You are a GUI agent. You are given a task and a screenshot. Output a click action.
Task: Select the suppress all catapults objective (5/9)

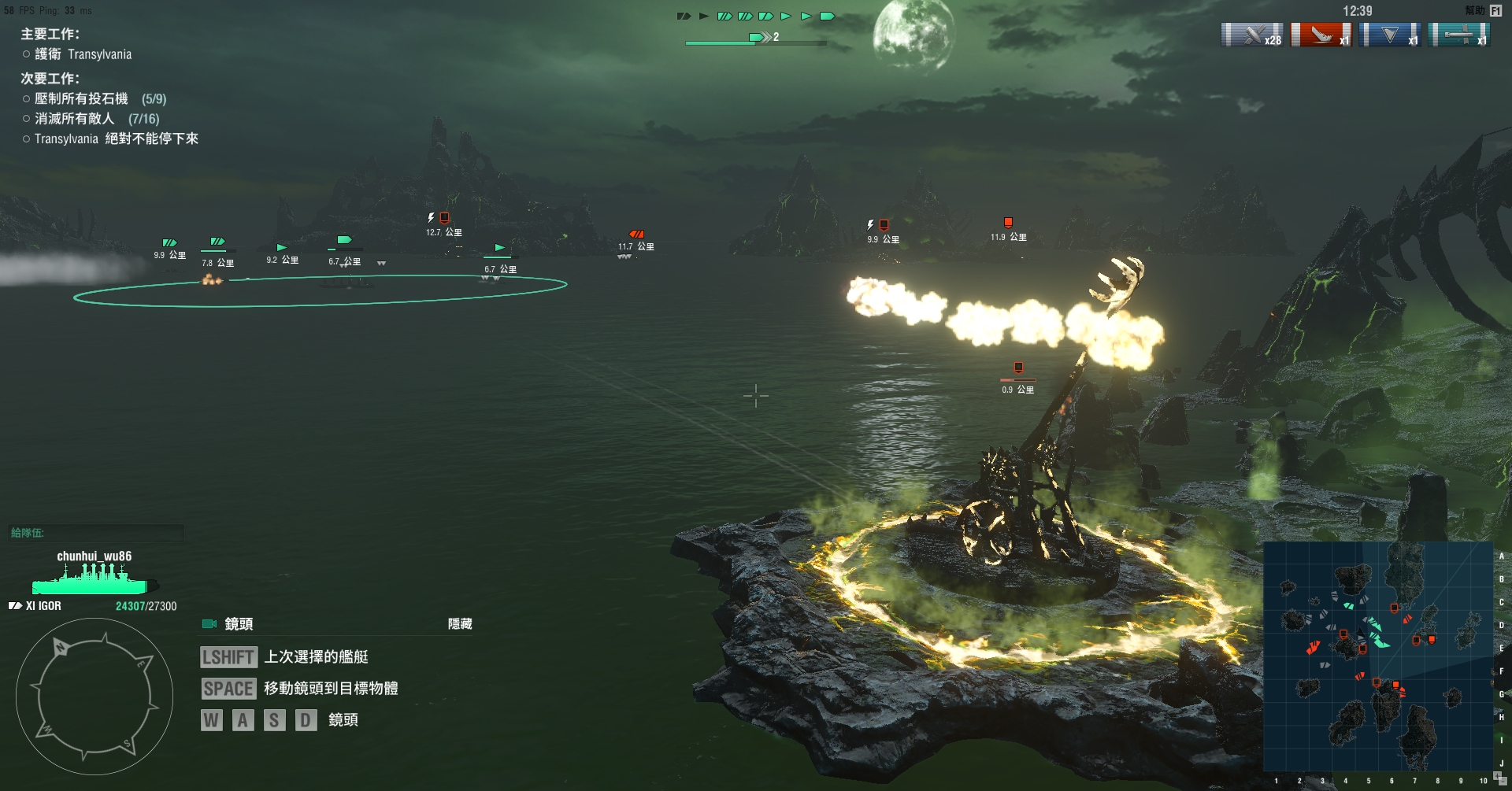coord(100,99)
